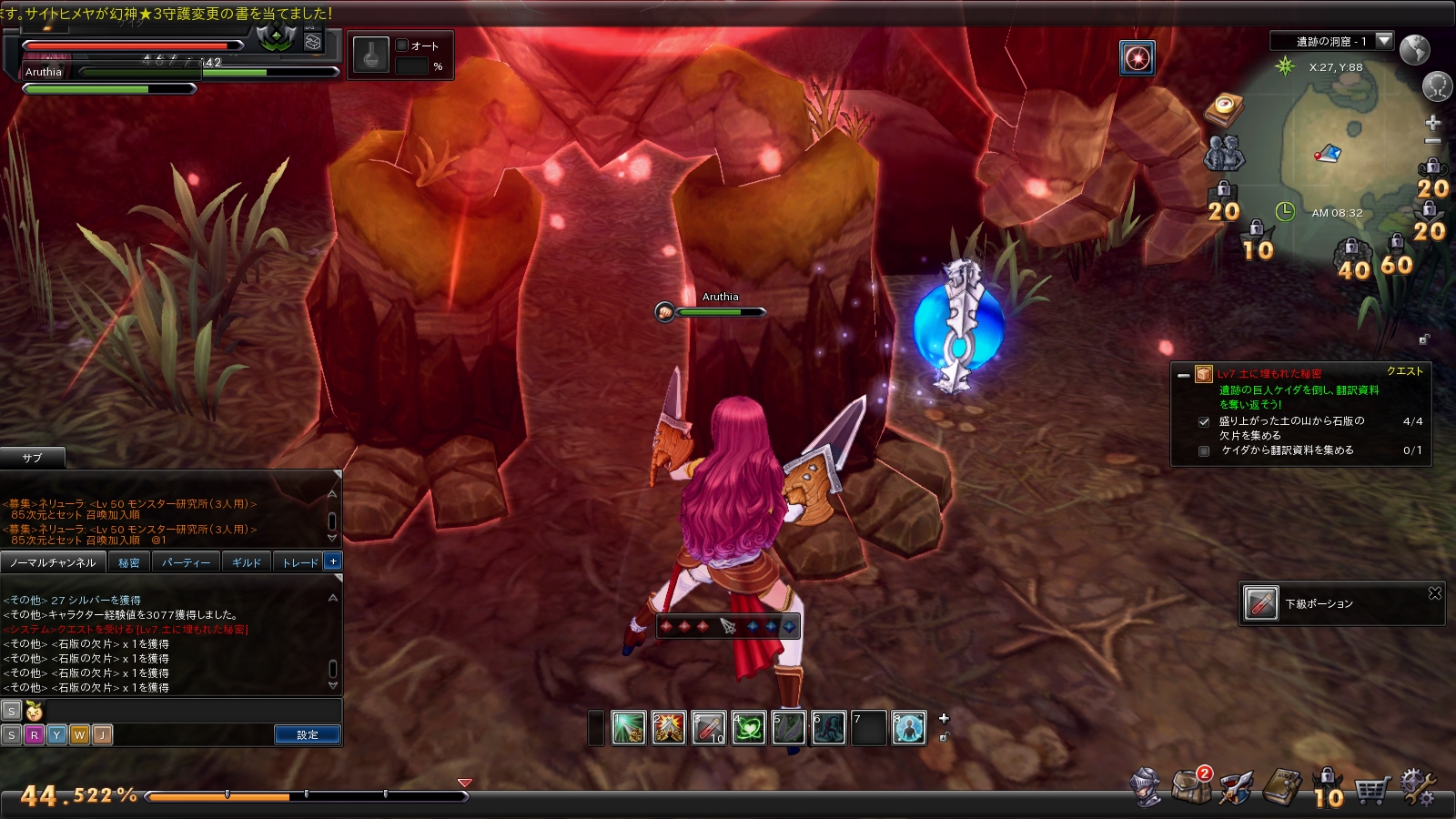Open the gear and wrench settings

tap(1417, 787)
